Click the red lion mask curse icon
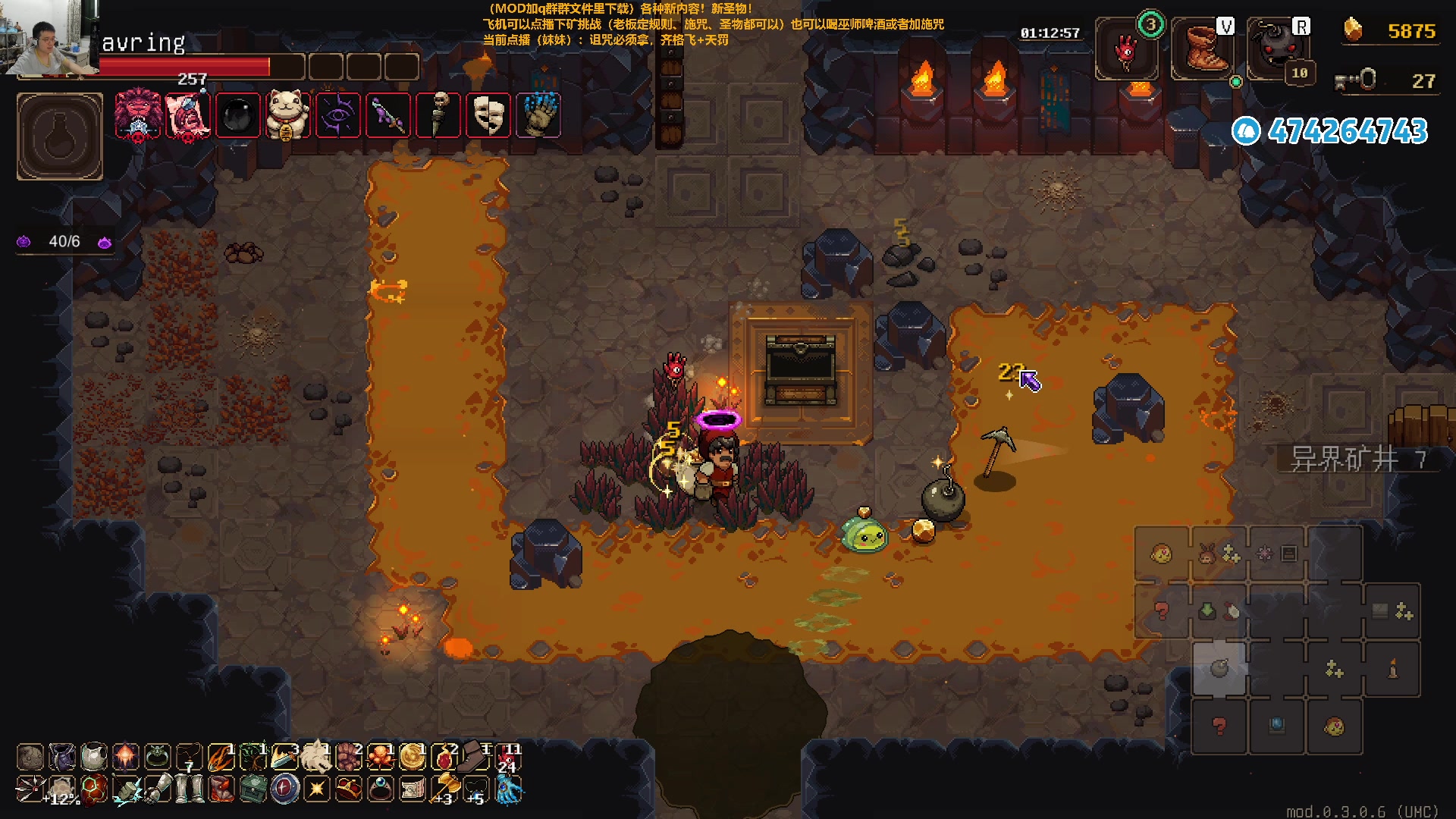1456x819 pixels. (137, 115)
